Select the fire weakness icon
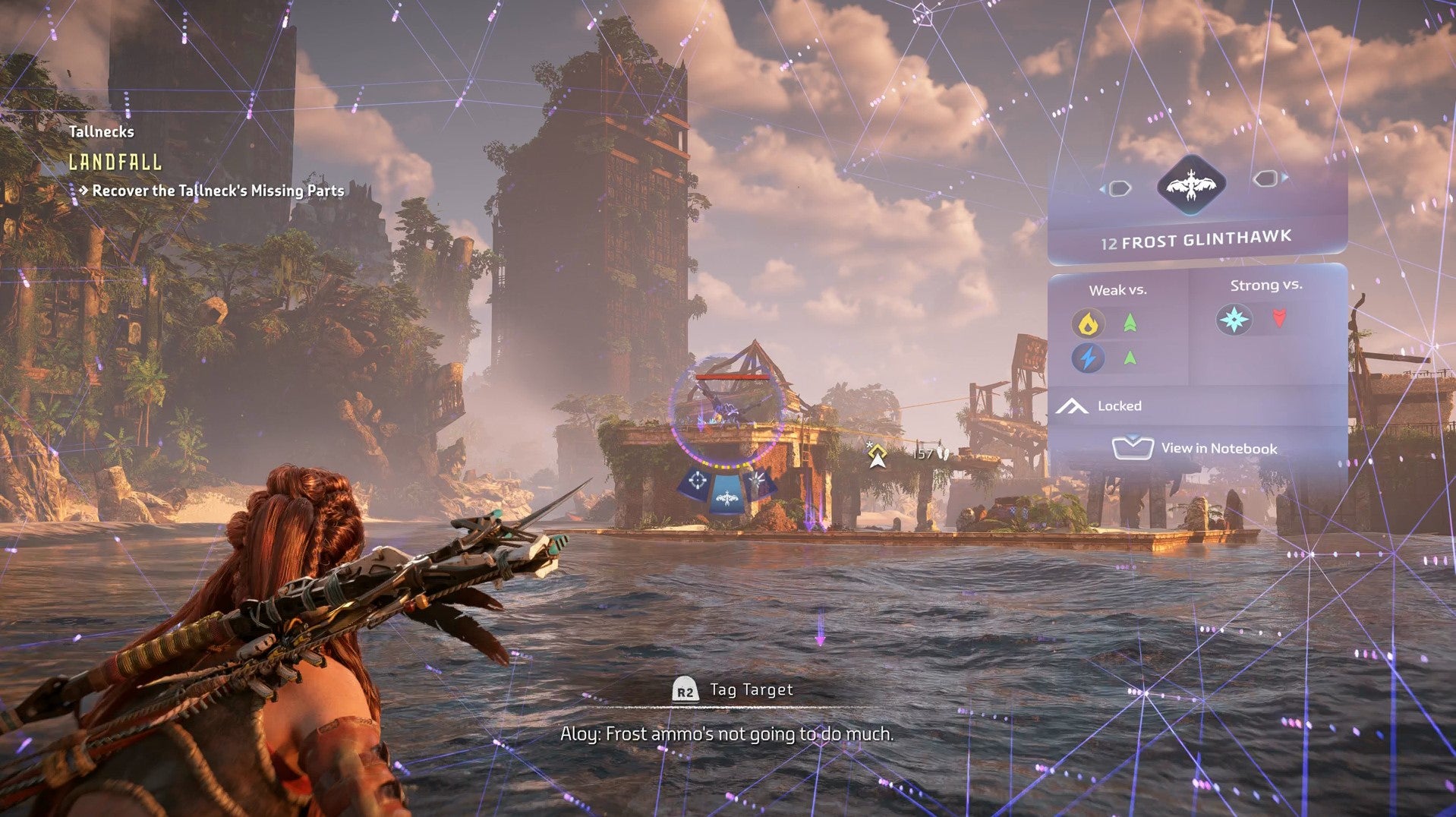Screen dimensions: 1456x817 (1088, 323)
